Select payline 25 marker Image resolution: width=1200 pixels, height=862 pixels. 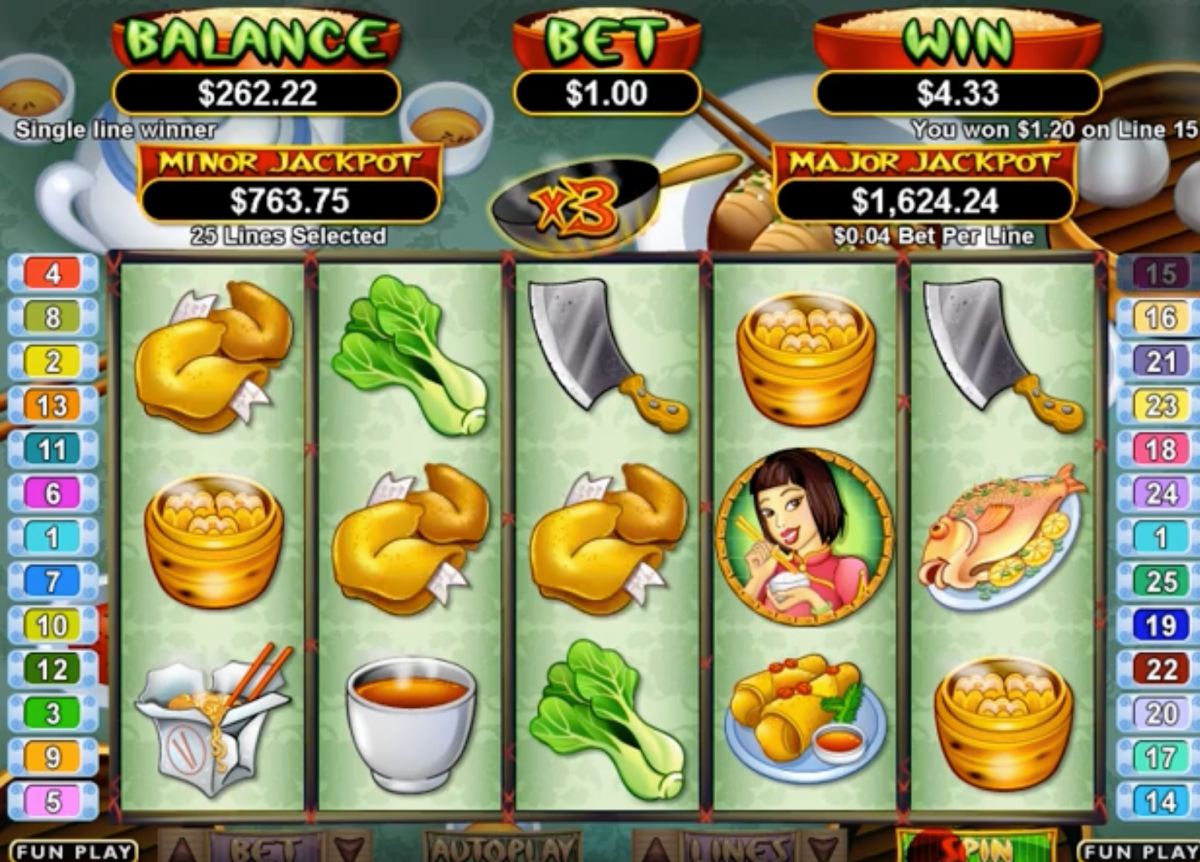pos(1159,581)
